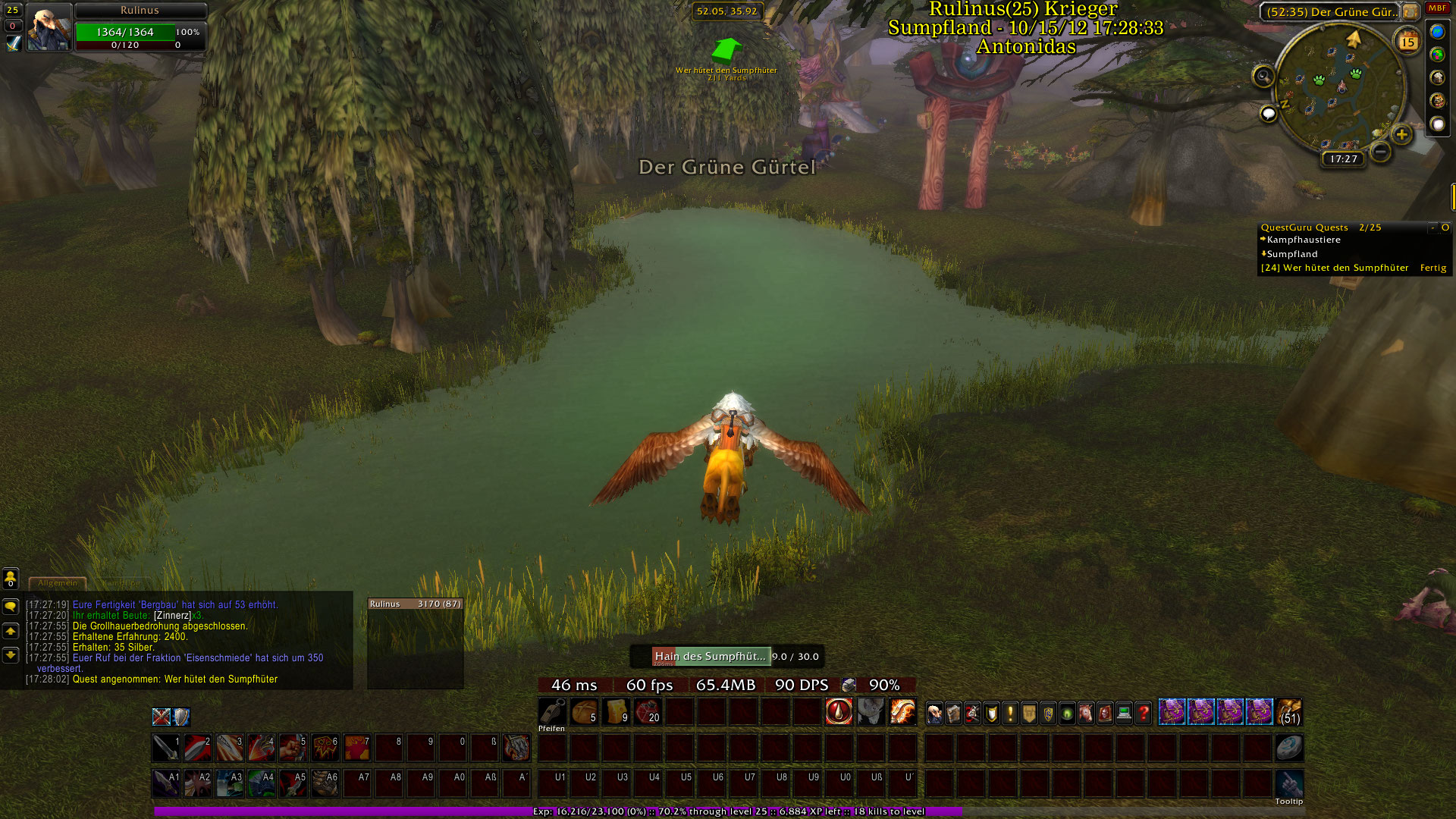Activate the sword ability in slot 1
1456x819 pixels.
(x=166, y=748)
